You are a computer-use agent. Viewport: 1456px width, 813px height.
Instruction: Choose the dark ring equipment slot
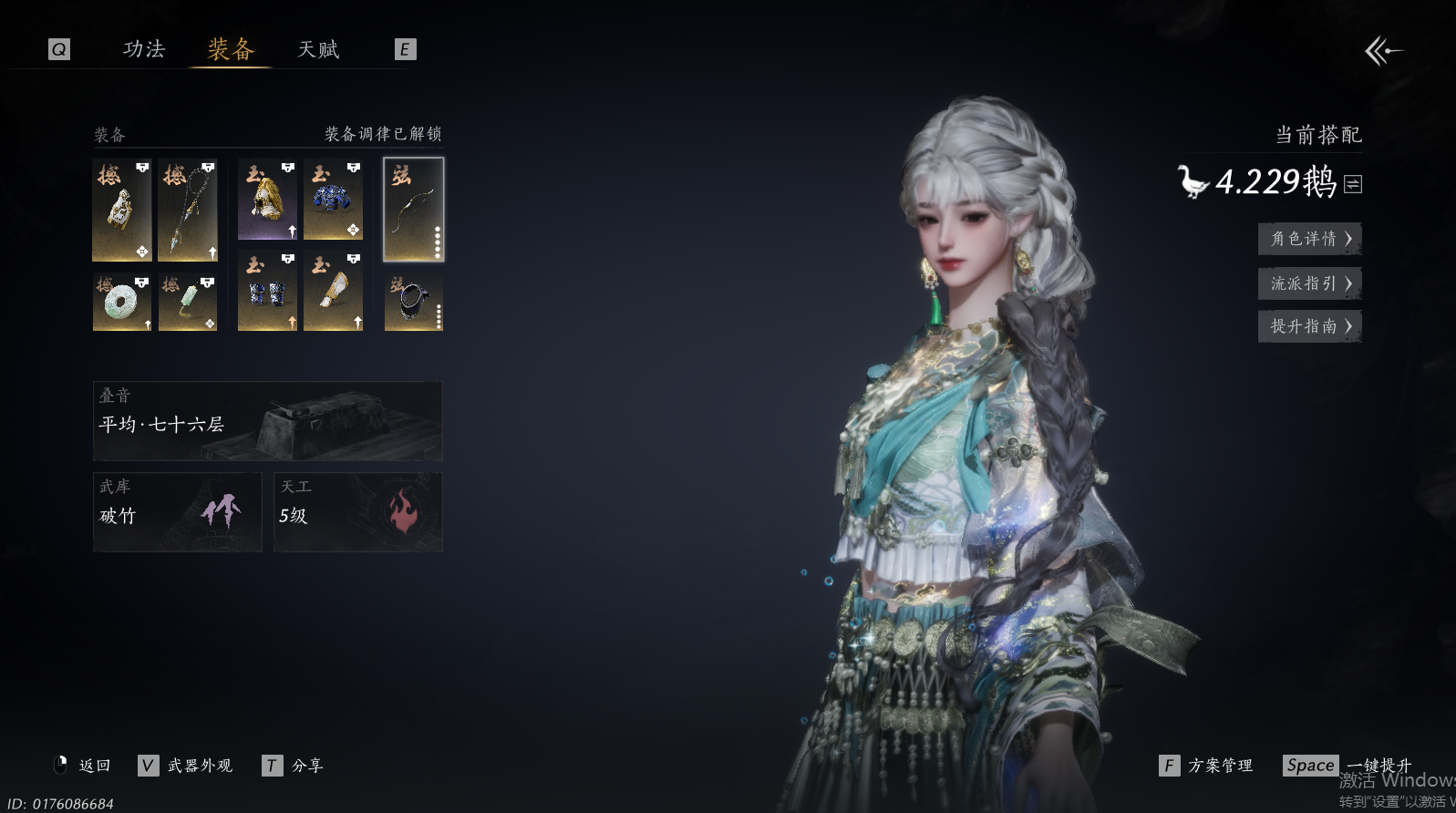(414, 302)
